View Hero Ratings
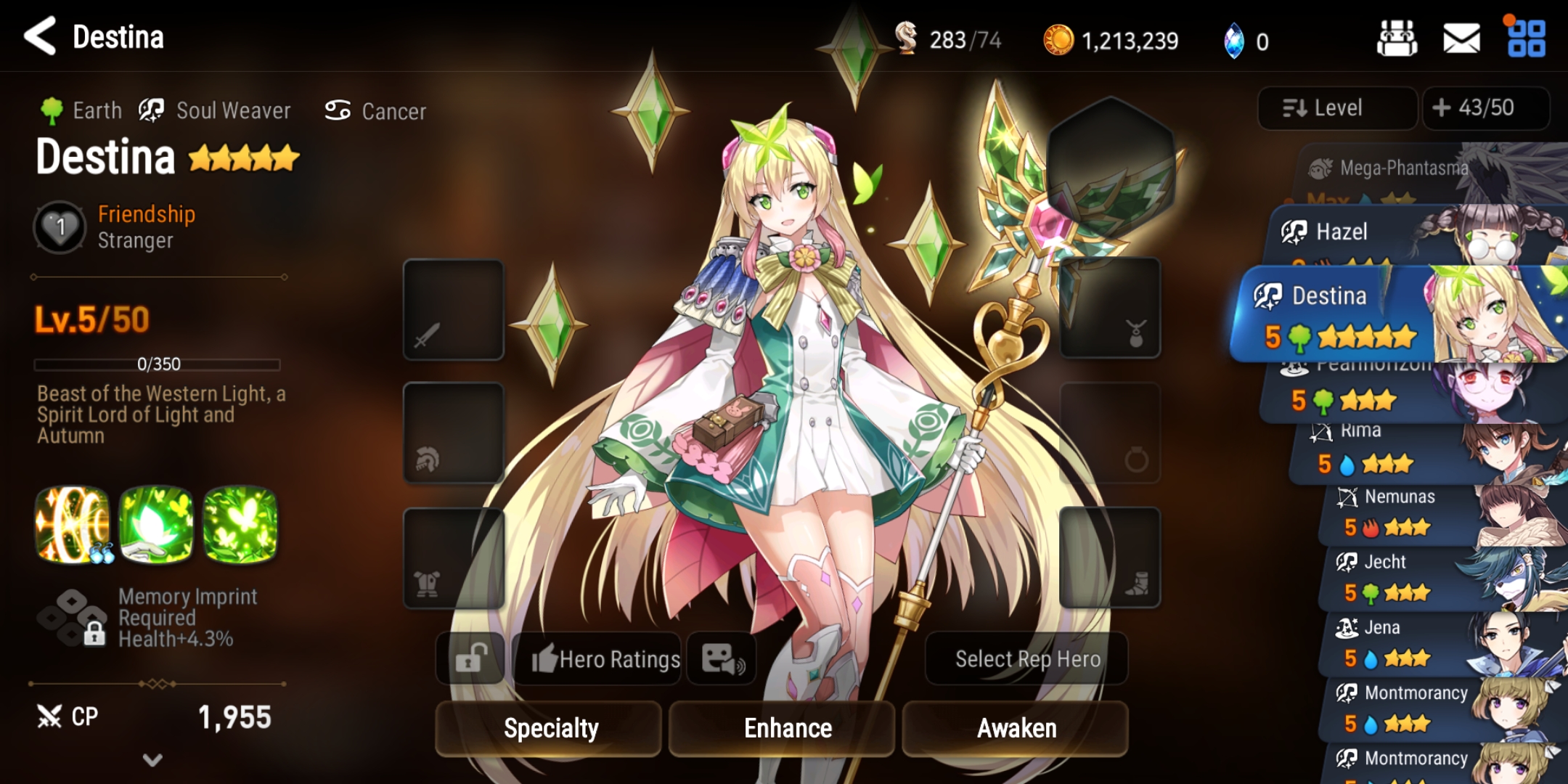The height and width of the screenshot is (784, 1568). (x=597, y=659)
